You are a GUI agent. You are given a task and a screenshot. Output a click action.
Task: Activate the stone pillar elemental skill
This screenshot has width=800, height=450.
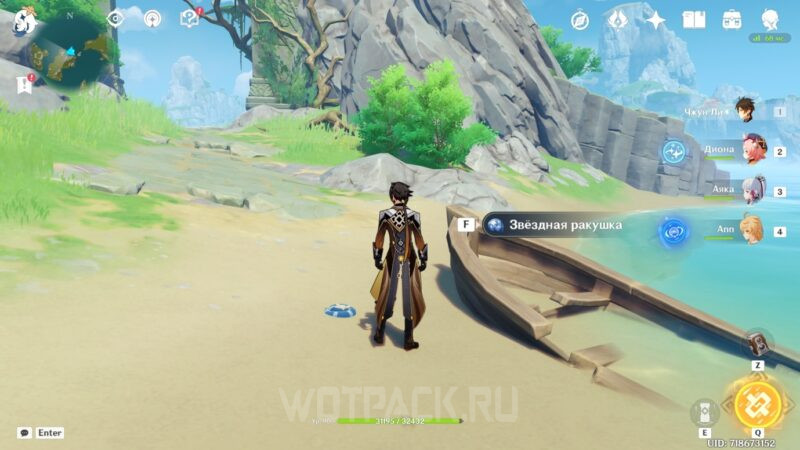704,412
